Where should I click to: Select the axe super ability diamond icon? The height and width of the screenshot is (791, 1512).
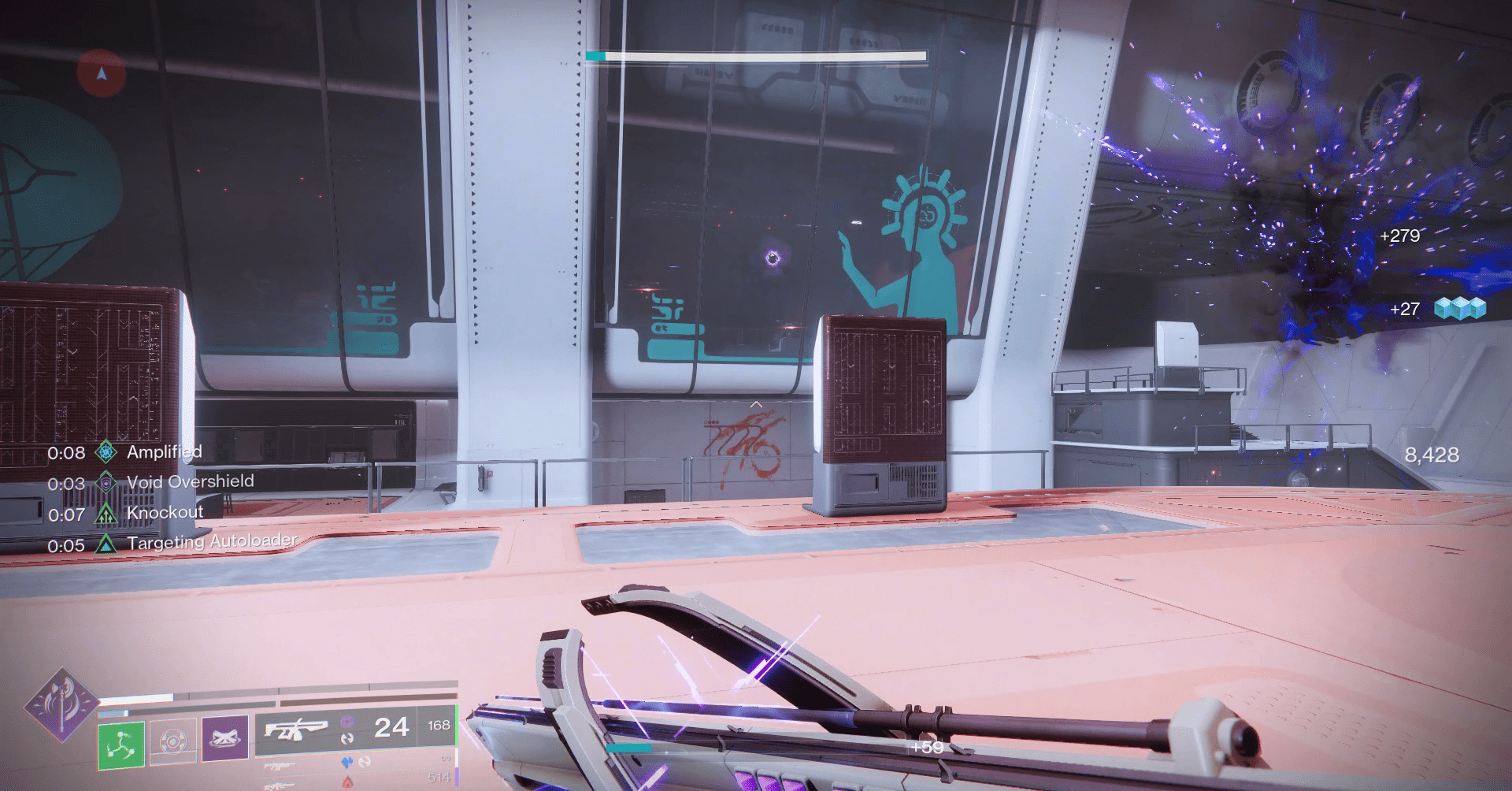click(61, 705)
